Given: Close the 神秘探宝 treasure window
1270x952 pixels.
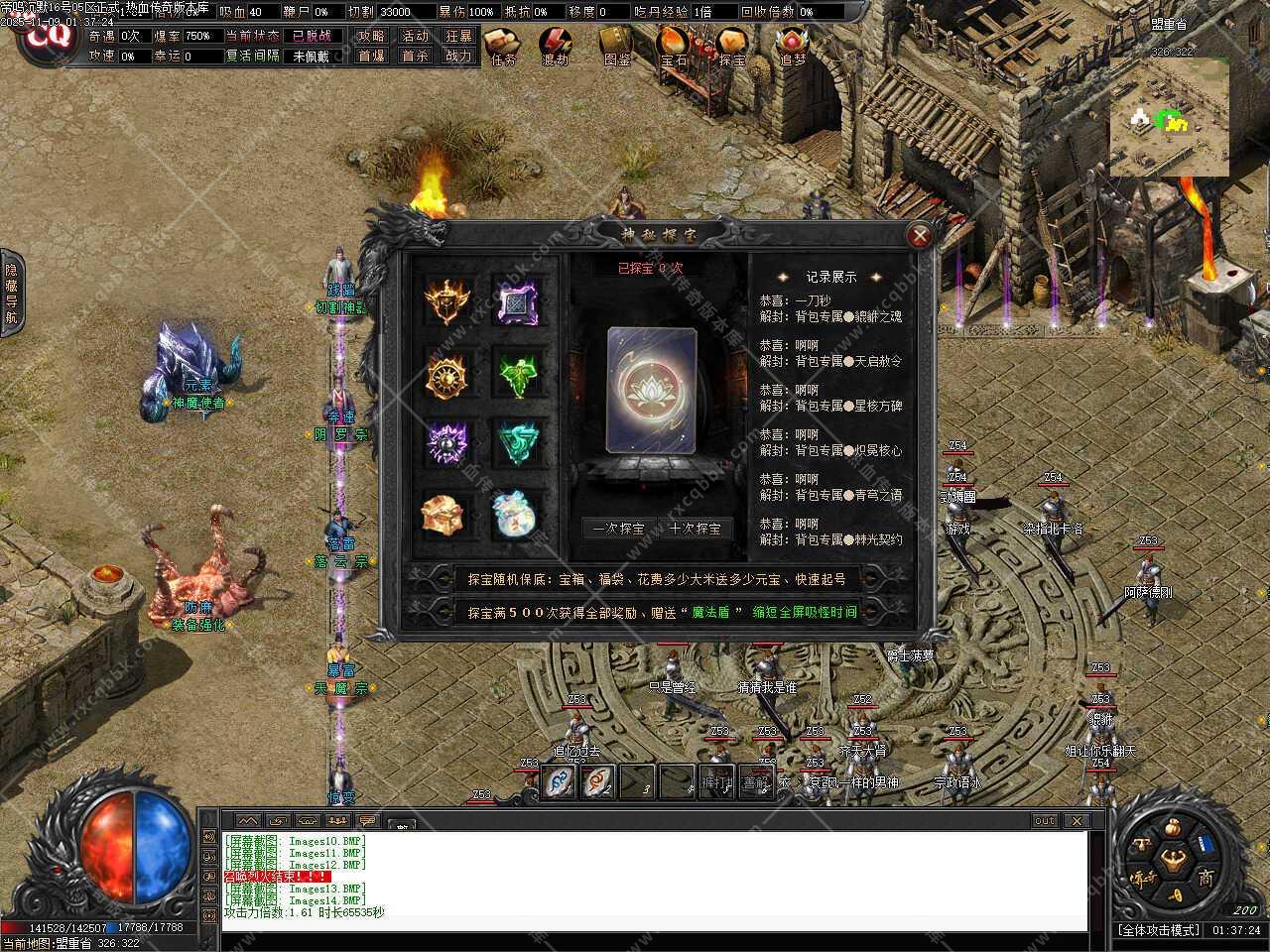Looking at the screenshot, I should pos(920,235).
